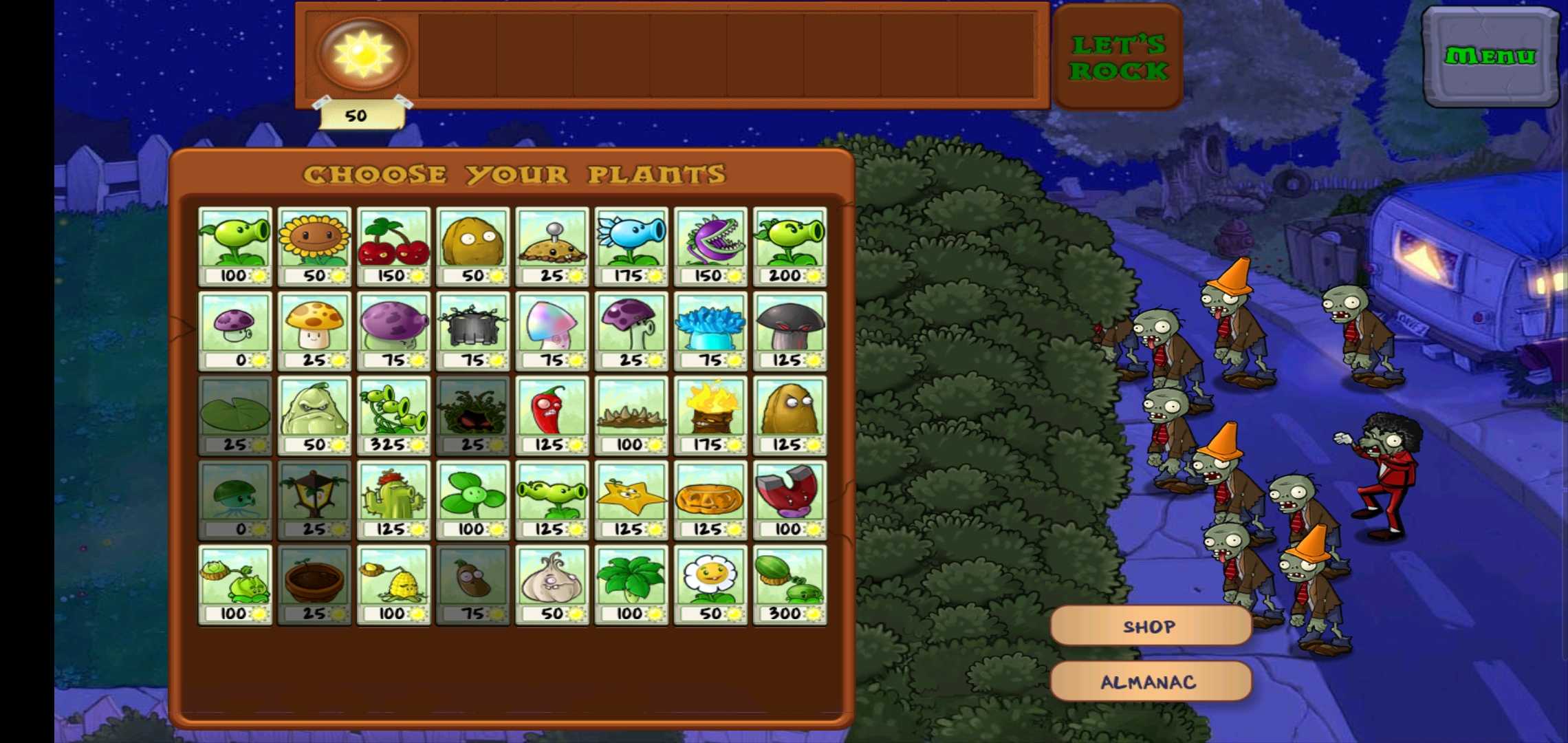Select the Potato Mine seed packet
The image size is (1568, 743).
tap(552, 246)
